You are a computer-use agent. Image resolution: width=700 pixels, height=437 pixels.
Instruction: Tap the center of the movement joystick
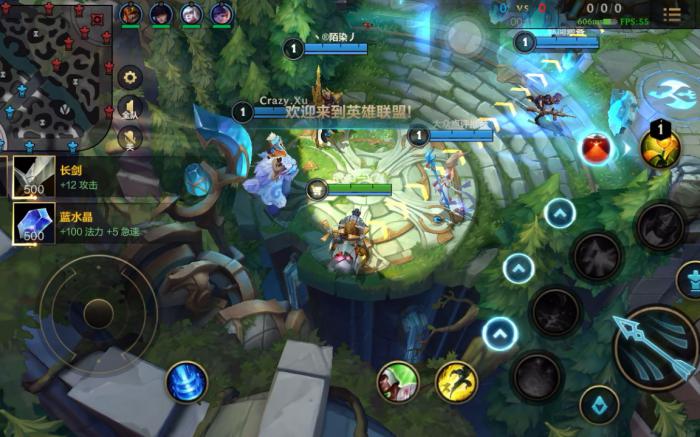98,313
